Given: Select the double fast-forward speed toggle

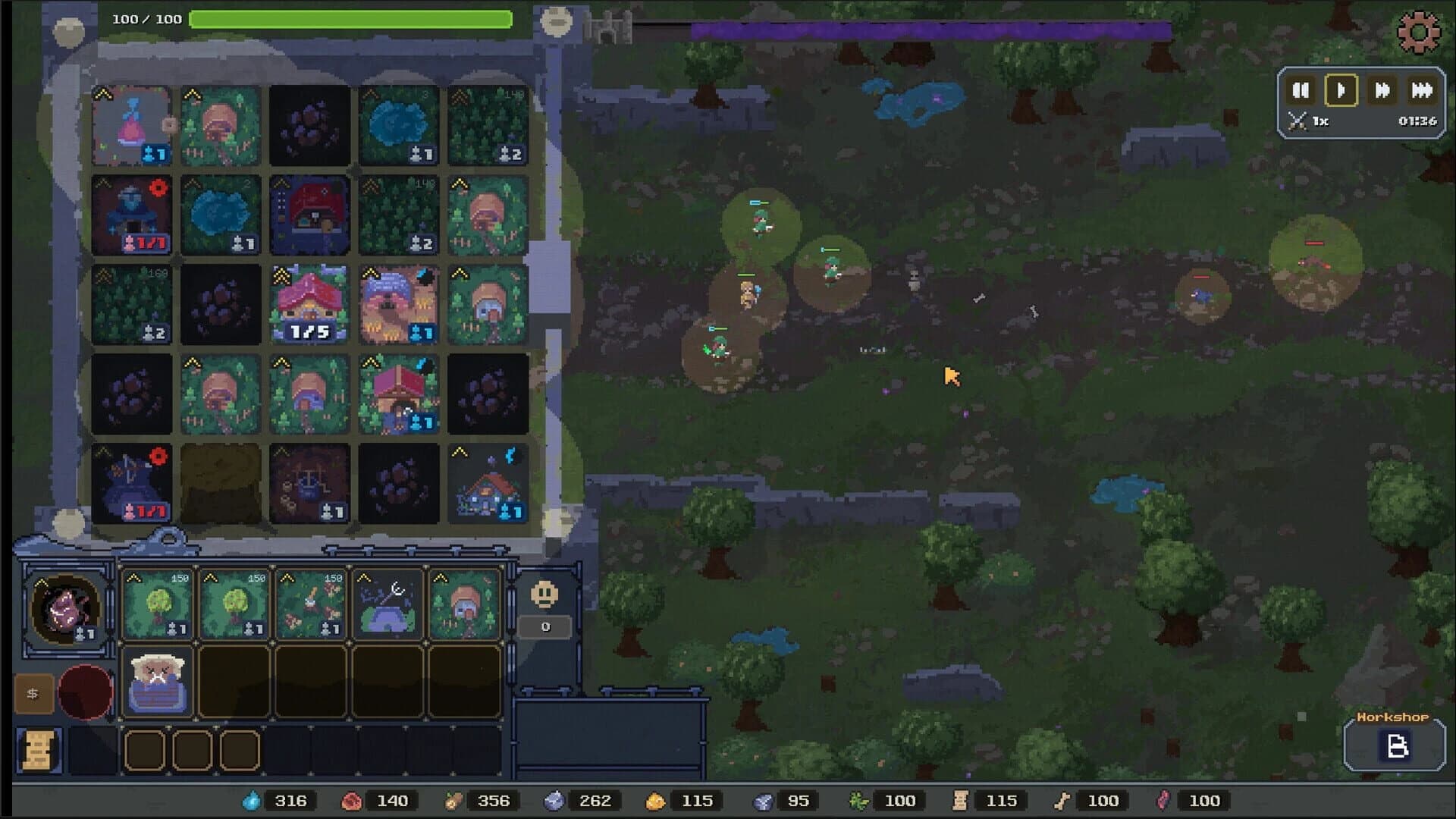Looking at the screenshot, I should point(1382,91).
